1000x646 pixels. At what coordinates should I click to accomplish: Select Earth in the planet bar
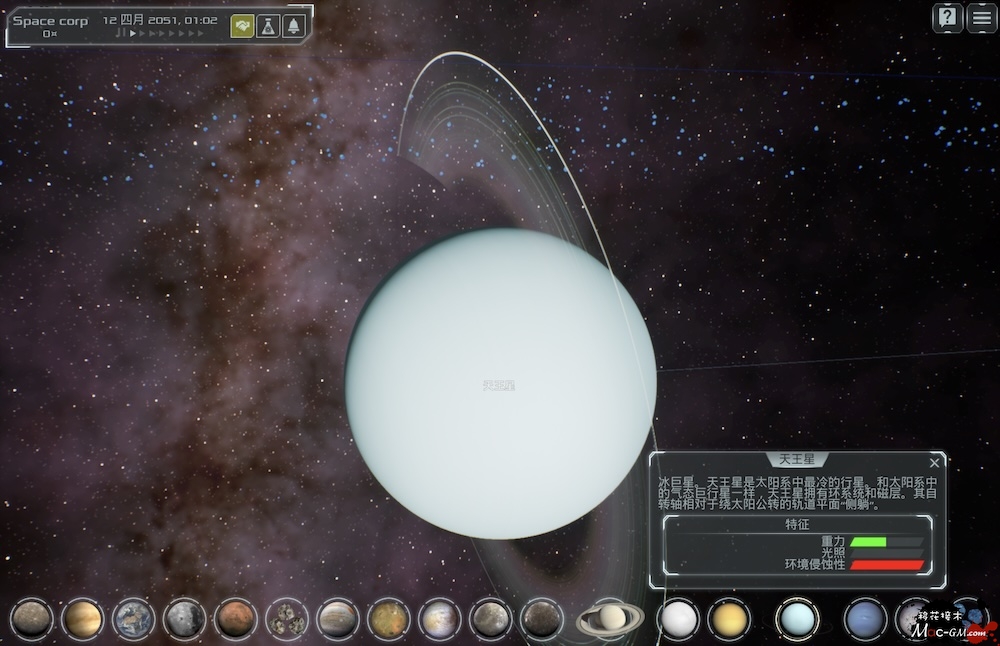133,619
